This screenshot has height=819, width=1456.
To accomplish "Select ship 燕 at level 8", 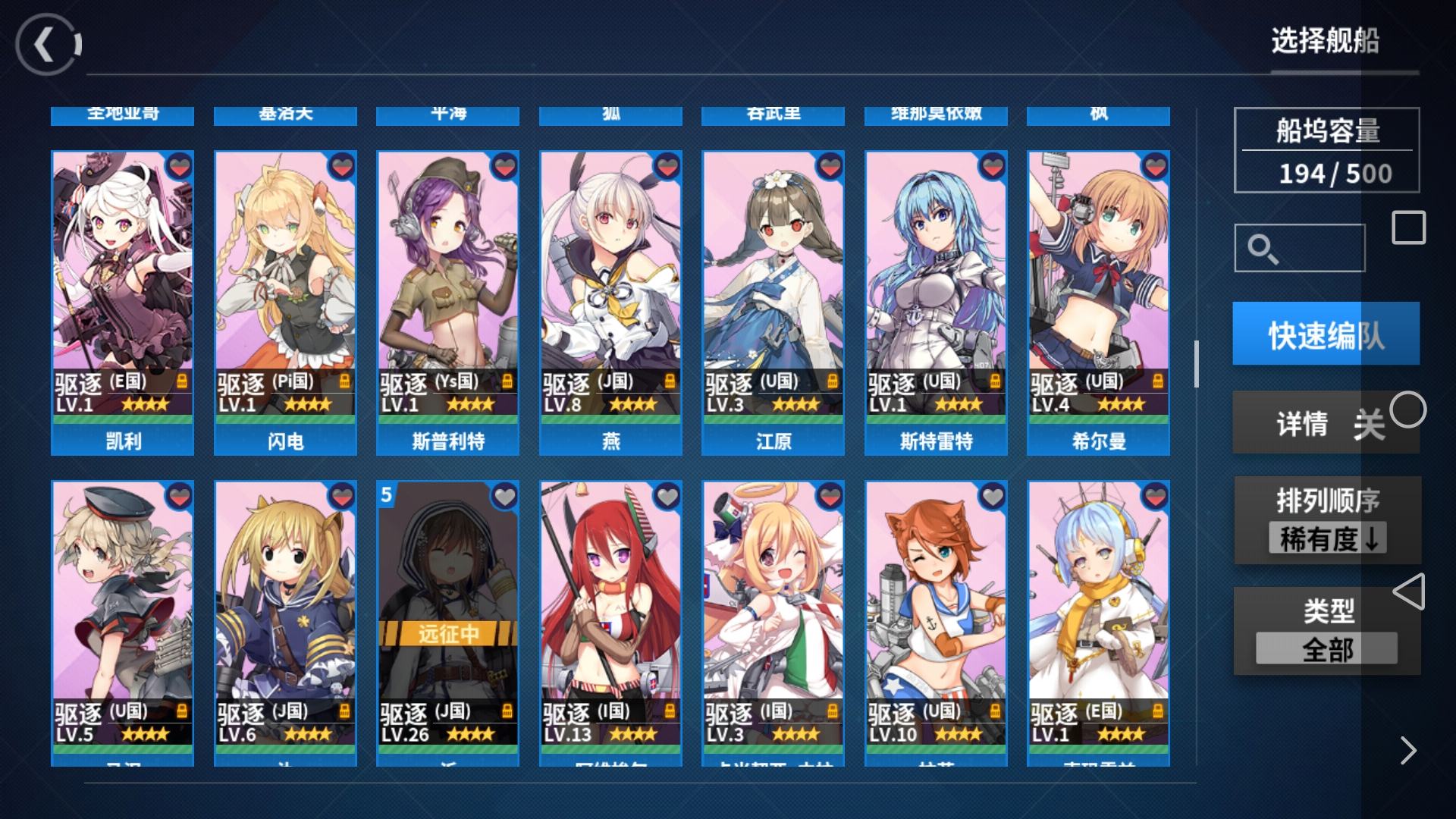I will click(x=610, y=302).
